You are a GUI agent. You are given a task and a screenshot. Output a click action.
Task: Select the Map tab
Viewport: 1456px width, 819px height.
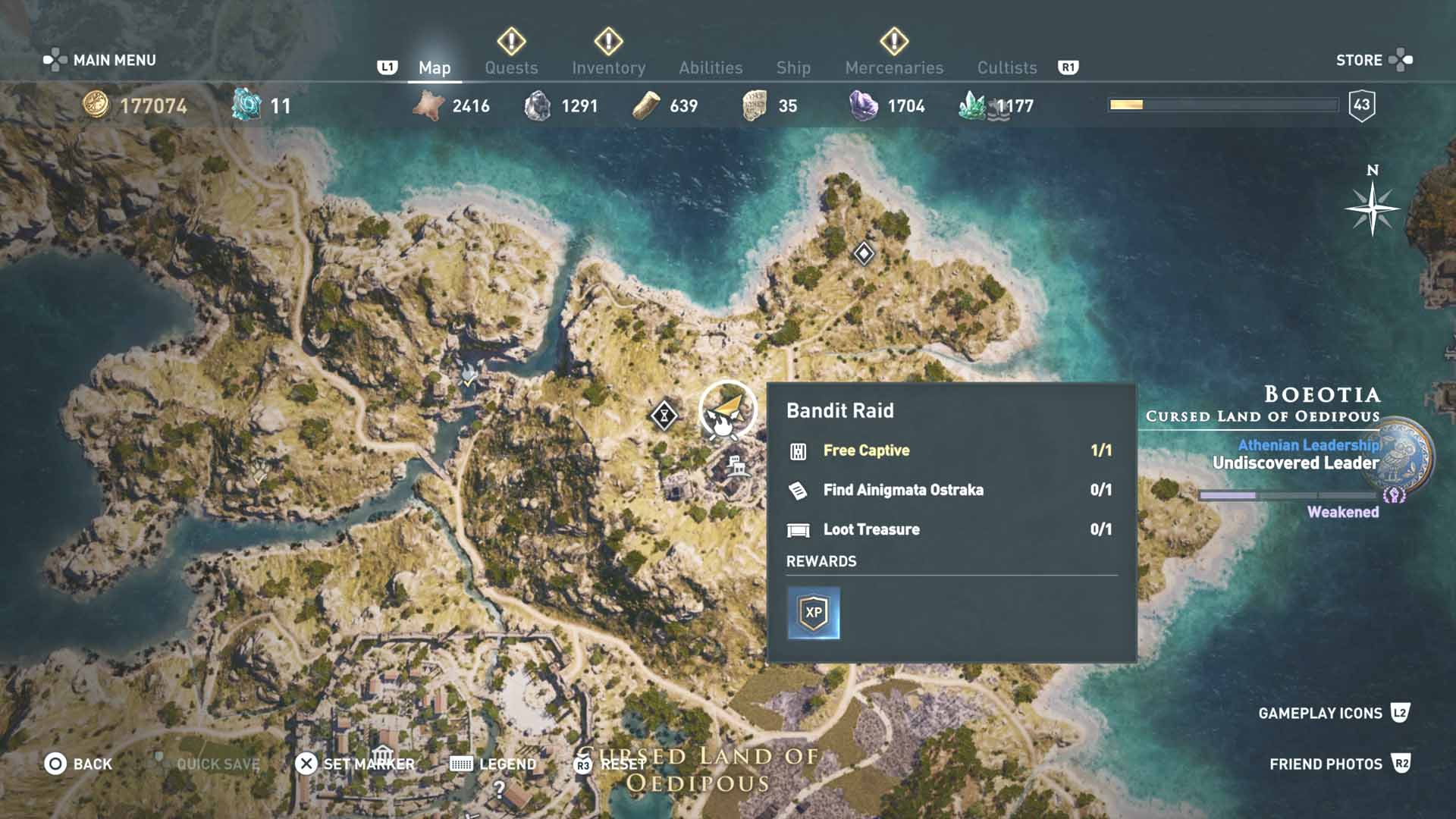(x=435, y=67)
